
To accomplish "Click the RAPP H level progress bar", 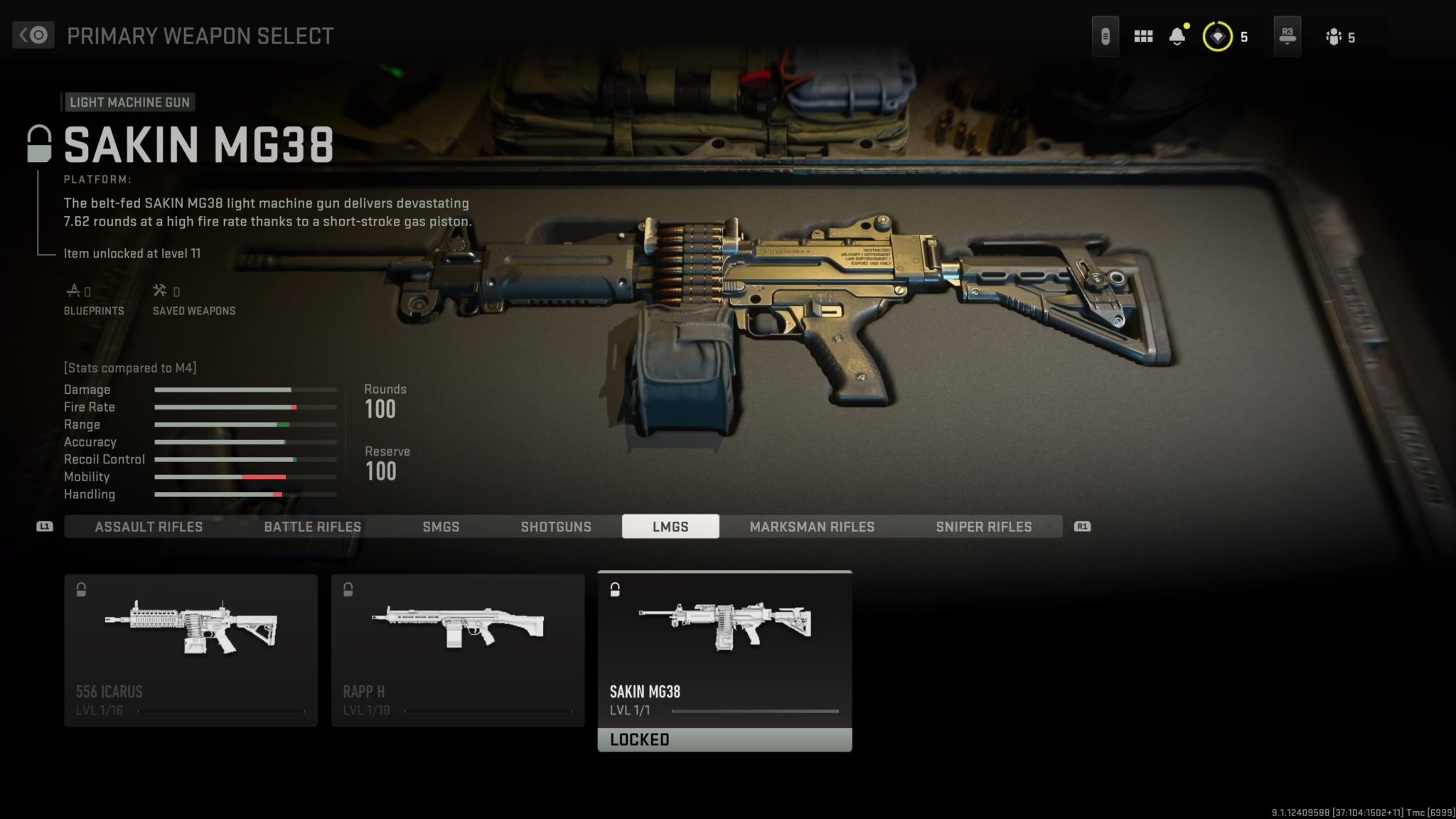I will 491,710.
